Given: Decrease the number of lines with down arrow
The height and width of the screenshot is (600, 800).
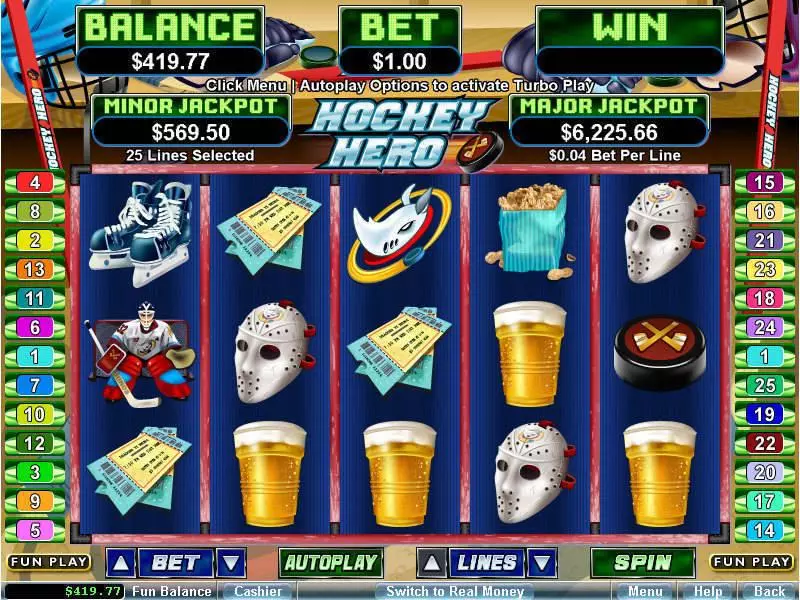Looking at the screenshot, I should point(541,563).
